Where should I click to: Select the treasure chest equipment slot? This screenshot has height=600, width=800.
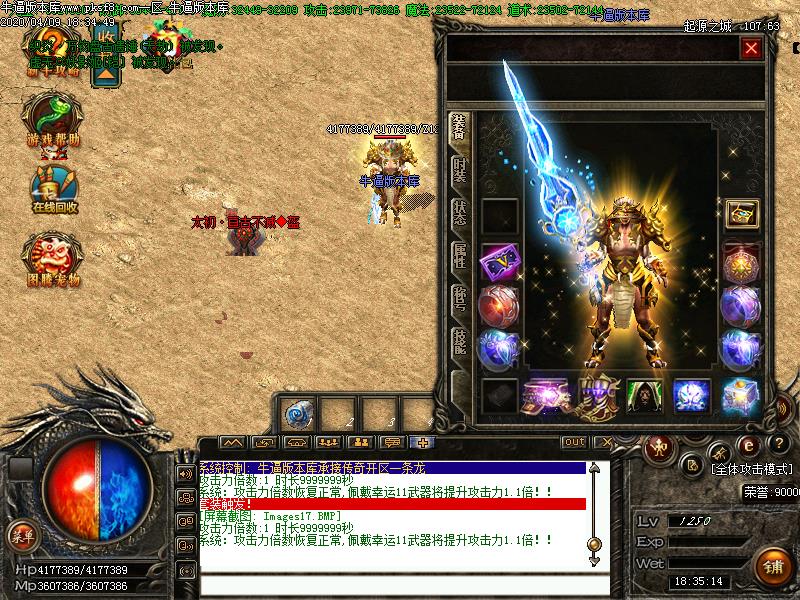click(741, 213)
